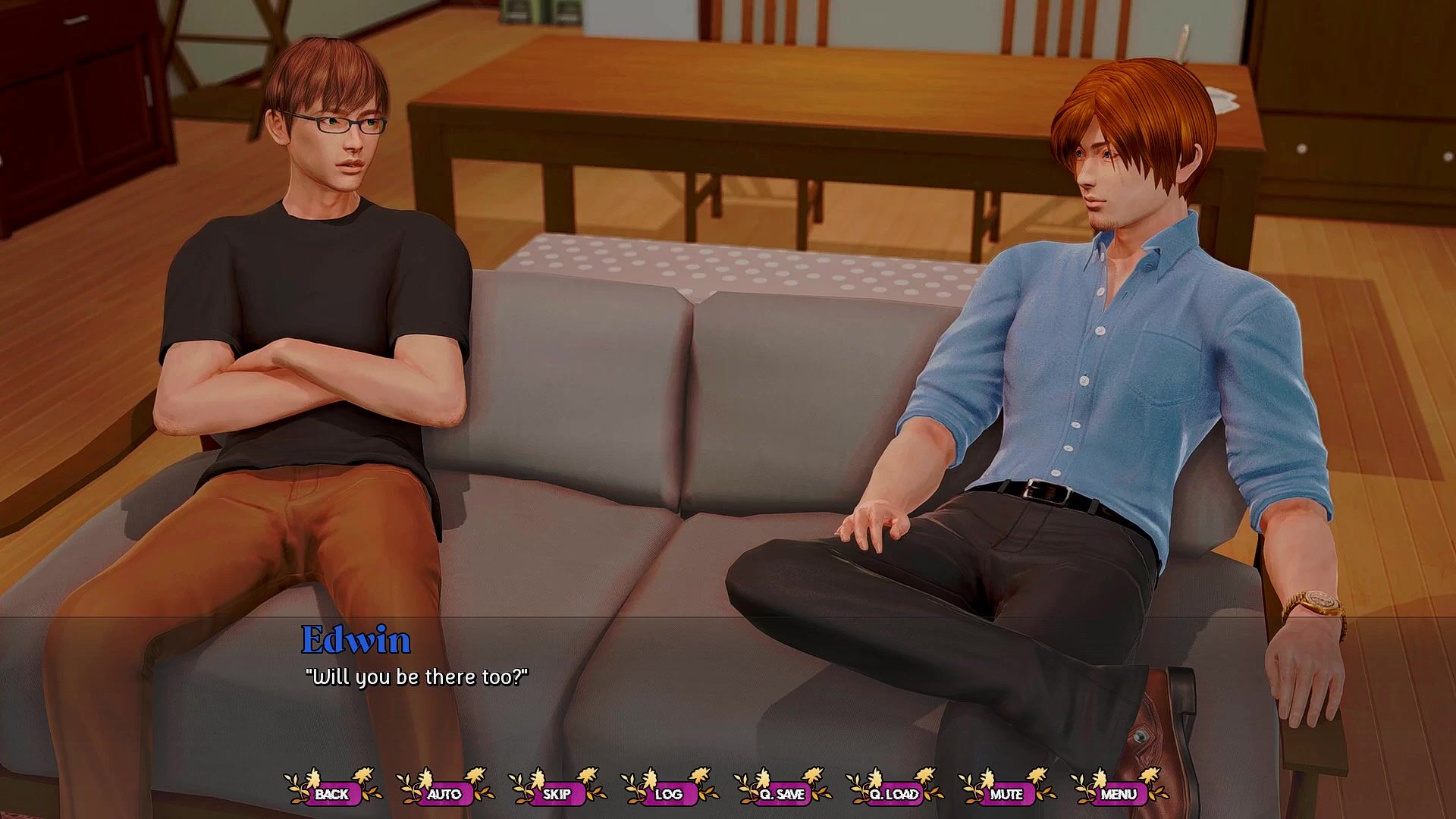Quick load with Q. LOAD

coord(894,794)
